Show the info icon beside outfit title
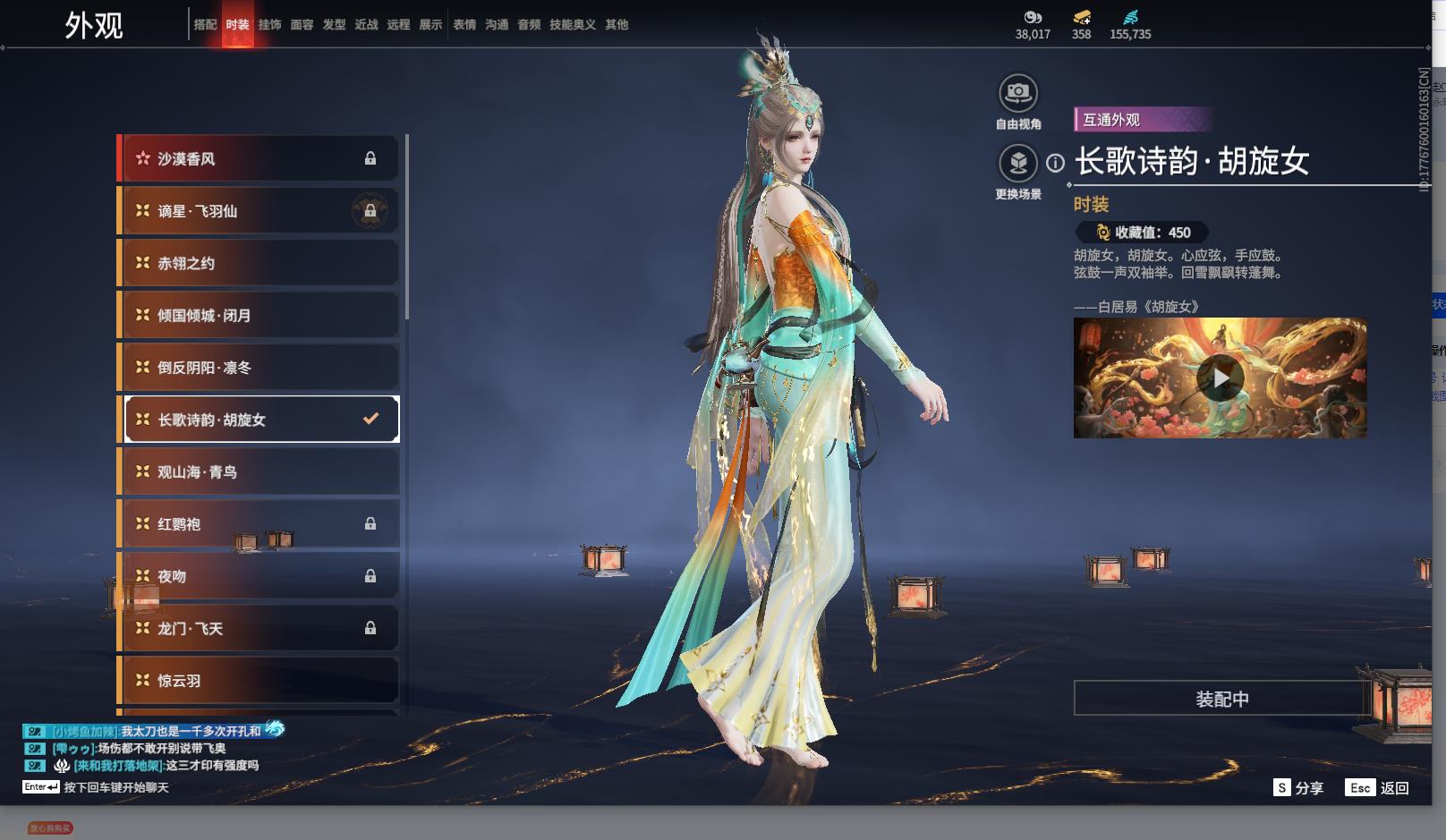The image size is (1446, 840). [1056, 163]
